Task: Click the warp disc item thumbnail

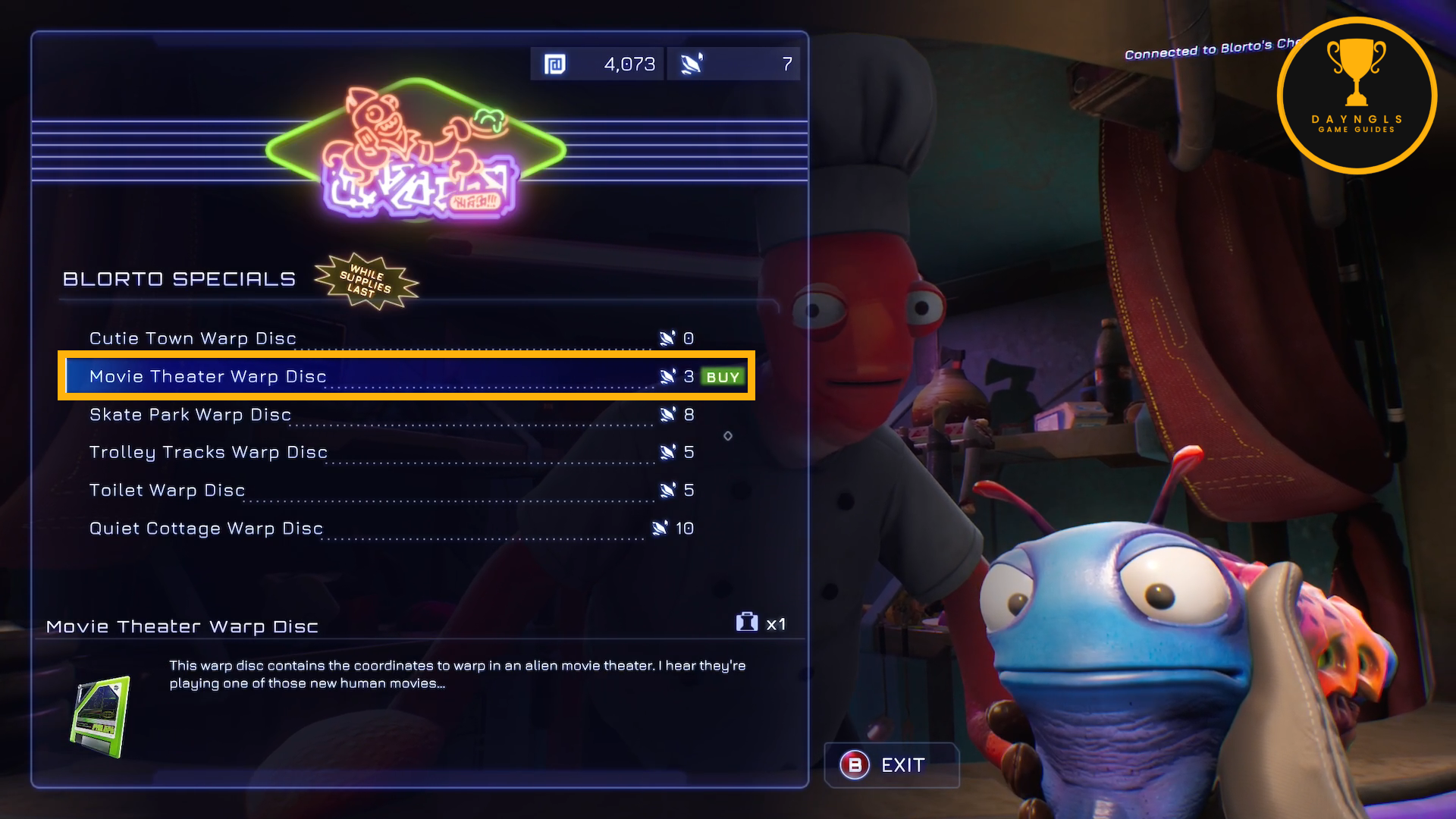Action: coord(100,717)
